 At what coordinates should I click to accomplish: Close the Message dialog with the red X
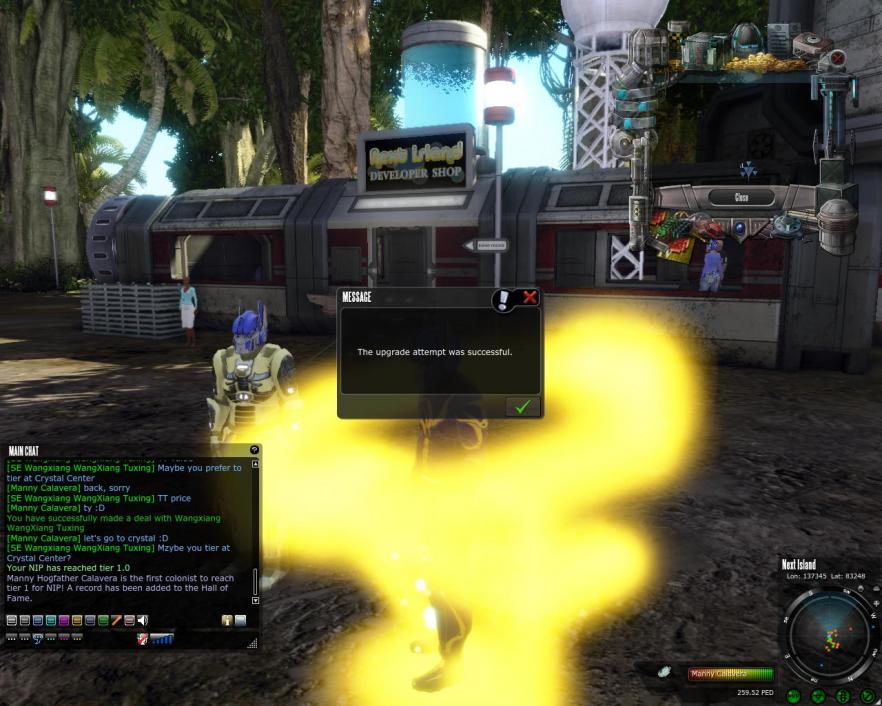[530, 297]
